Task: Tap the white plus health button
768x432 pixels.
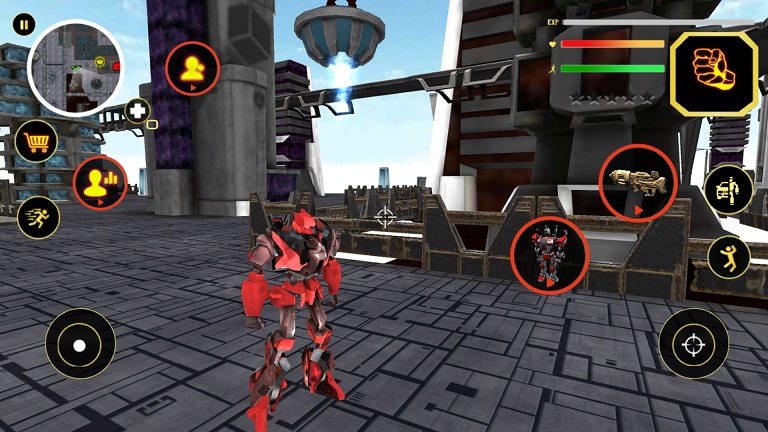Action: [137, 111]
